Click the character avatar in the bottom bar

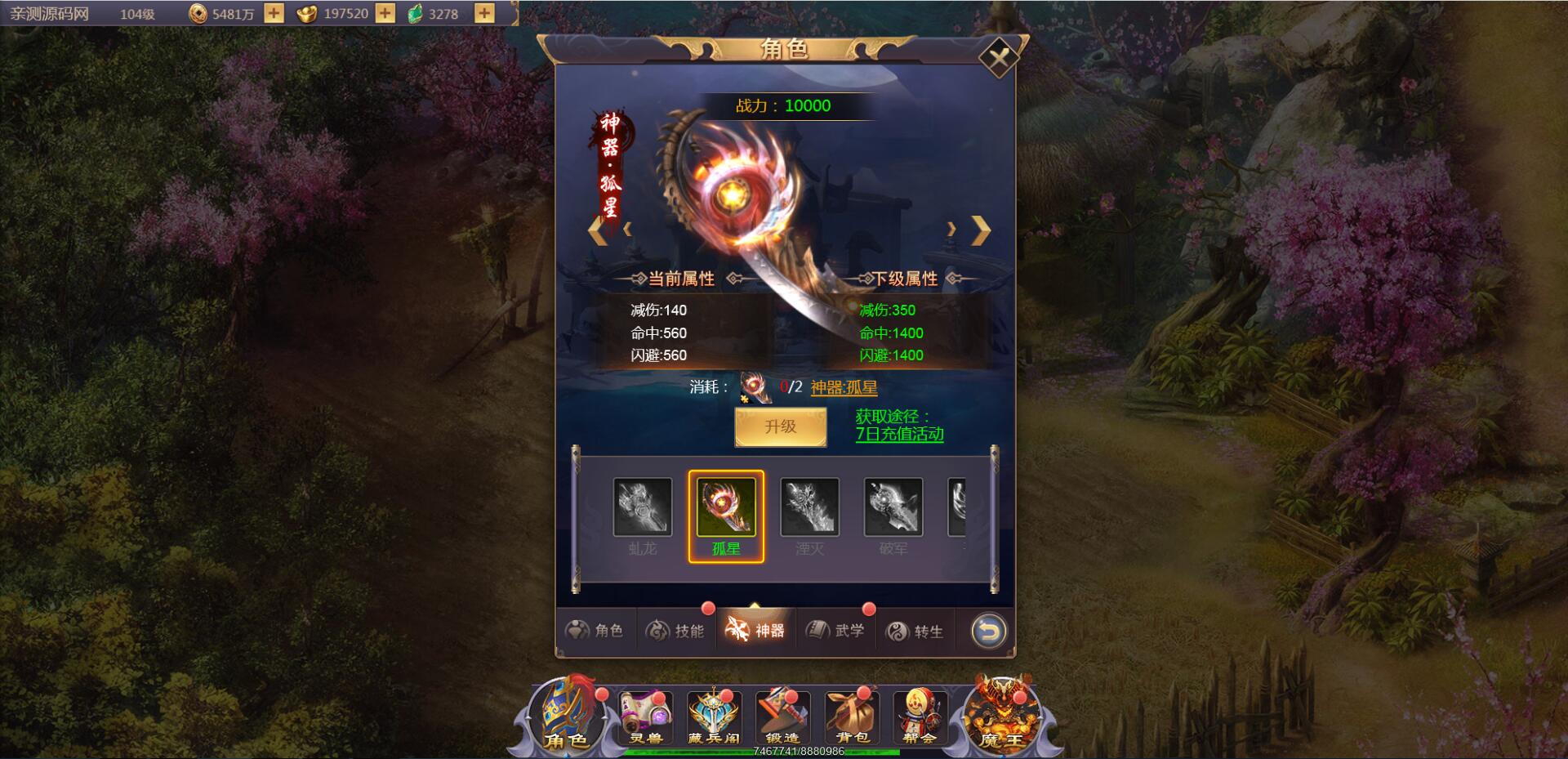point(562,715)
